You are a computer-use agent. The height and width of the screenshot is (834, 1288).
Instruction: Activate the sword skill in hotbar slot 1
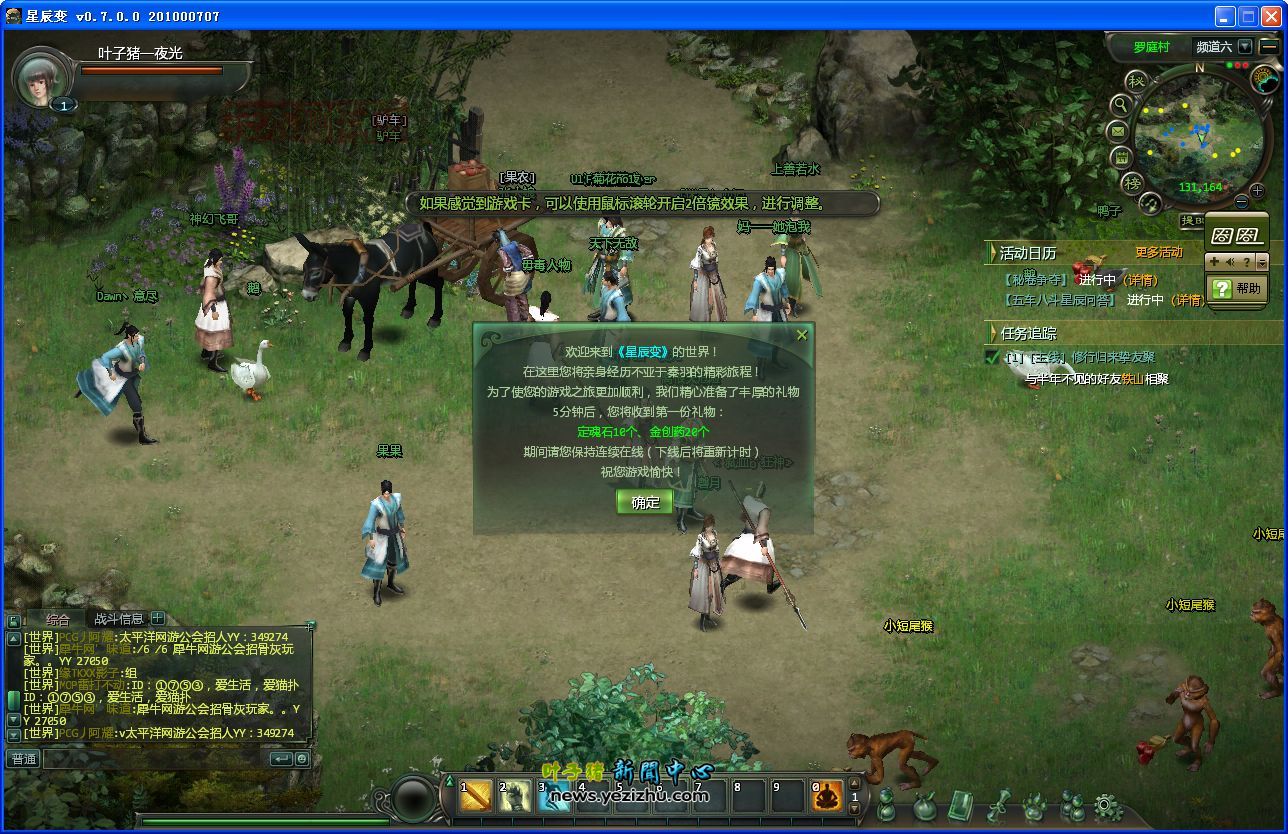click(x=476, y=796)
